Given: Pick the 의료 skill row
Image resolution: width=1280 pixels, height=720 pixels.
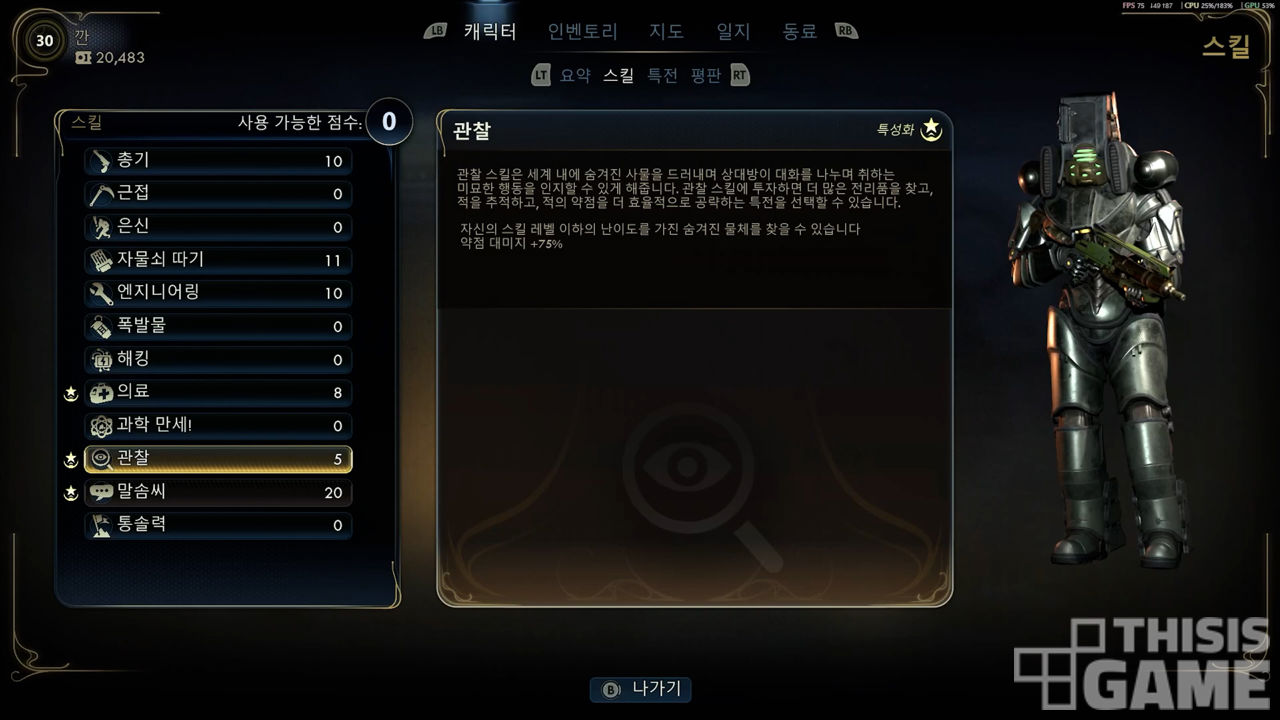Looking at the screenshot, I should [x=218, y=392].
